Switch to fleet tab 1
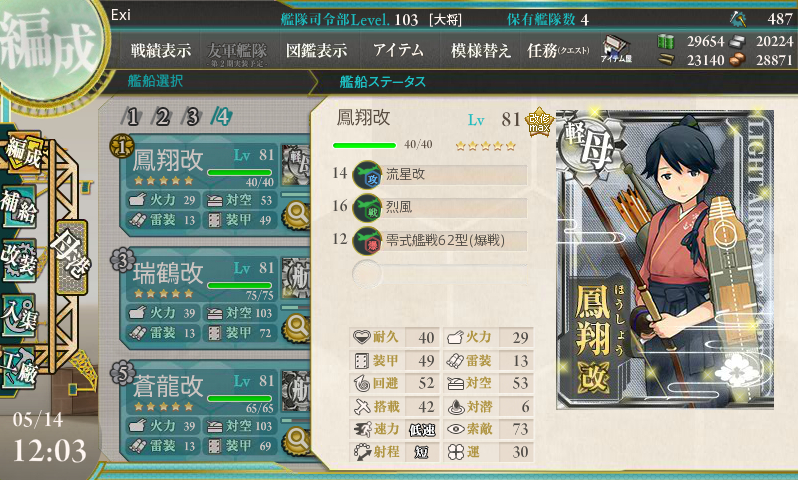 click(134, 116)
